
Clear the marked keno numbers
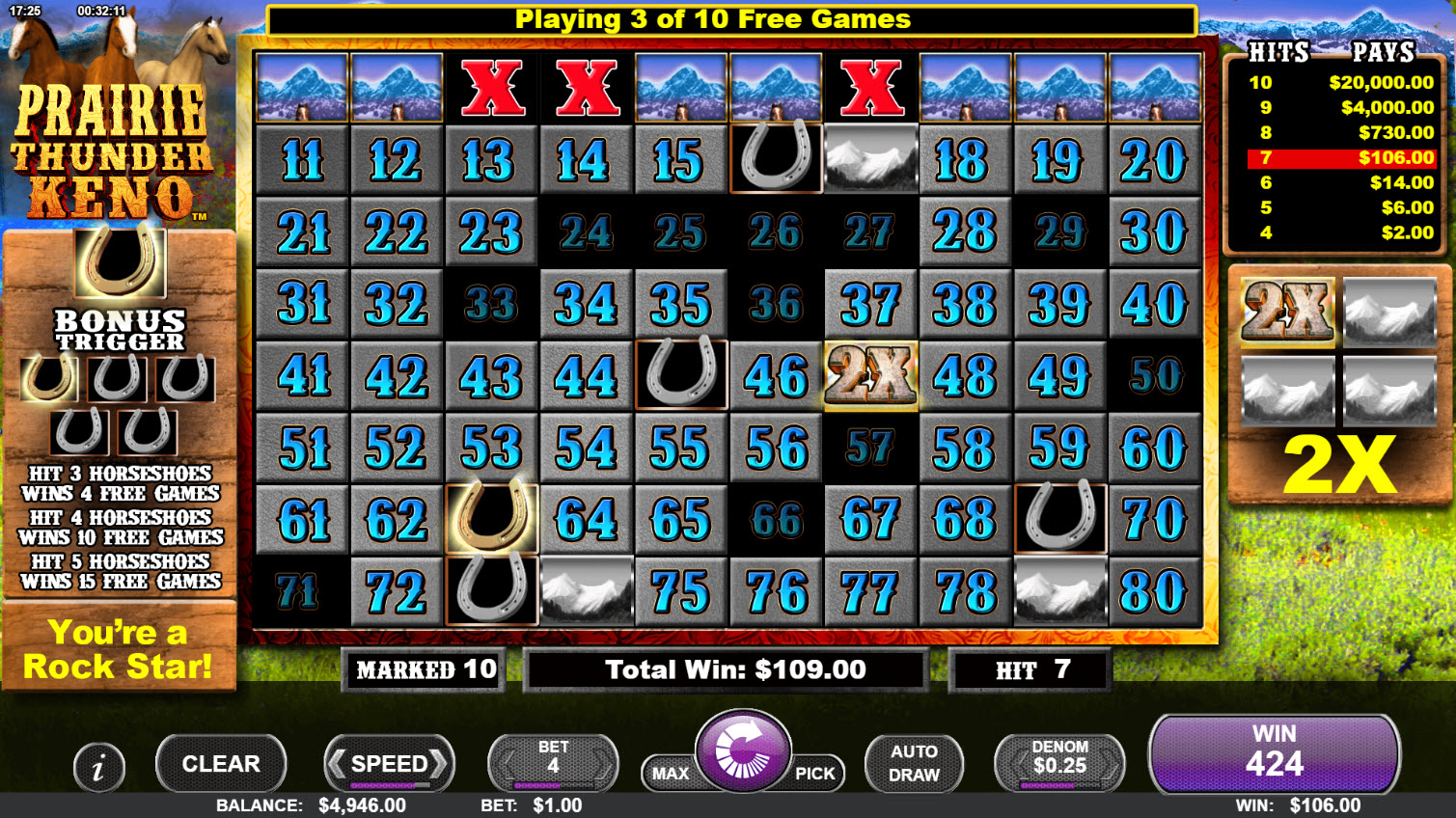[221, 764]
